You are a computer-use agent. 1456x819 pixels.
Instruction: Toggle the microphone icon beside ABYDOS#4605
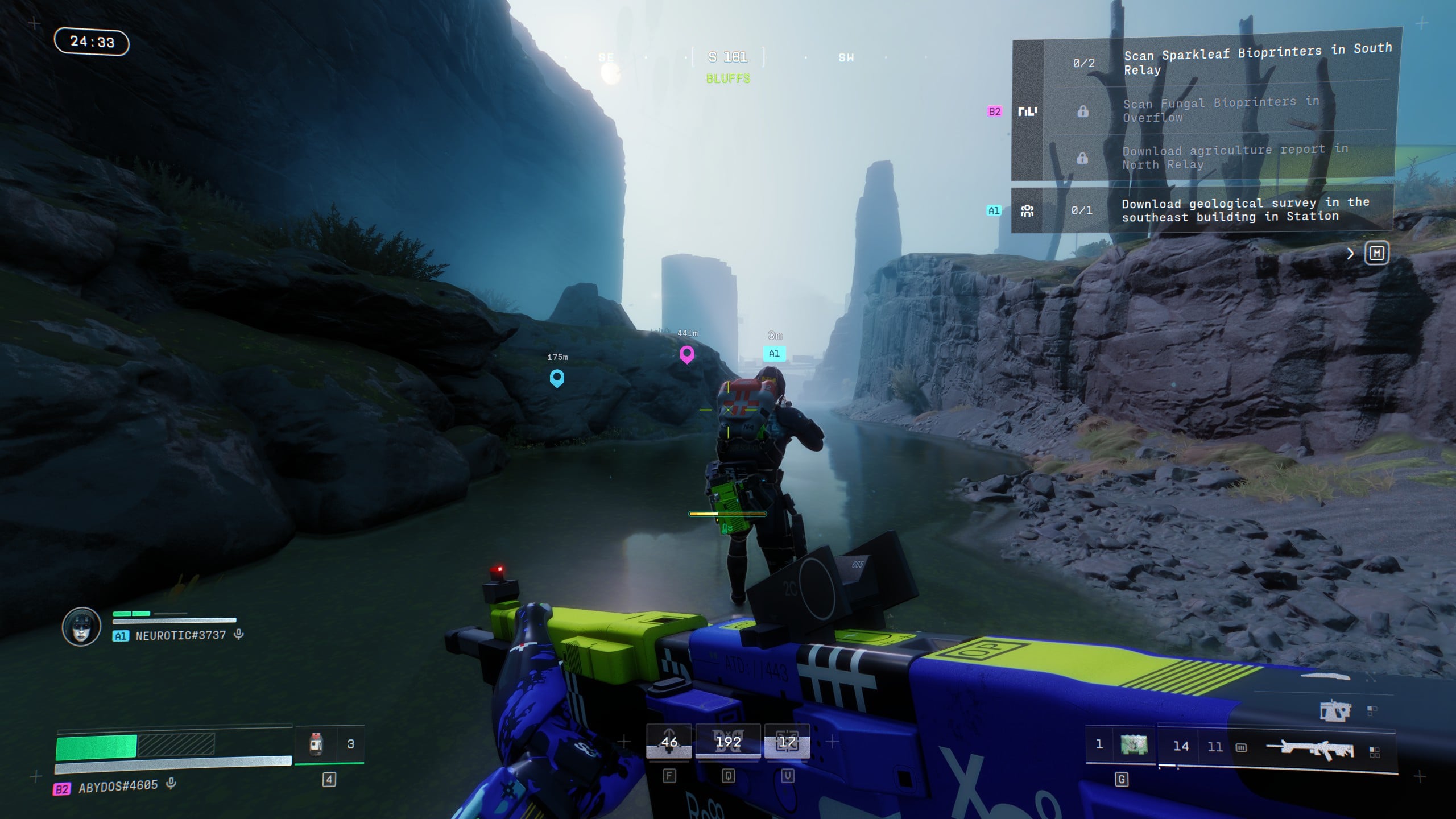pos(171,784)
